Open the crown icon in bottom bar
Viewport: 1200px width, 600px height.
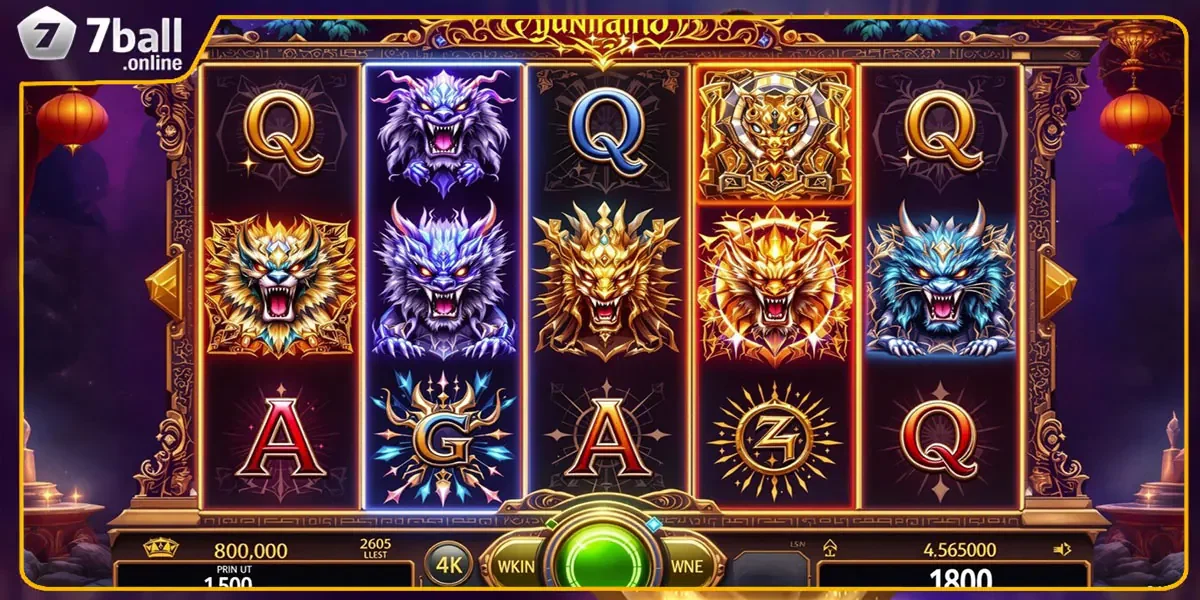161,548
